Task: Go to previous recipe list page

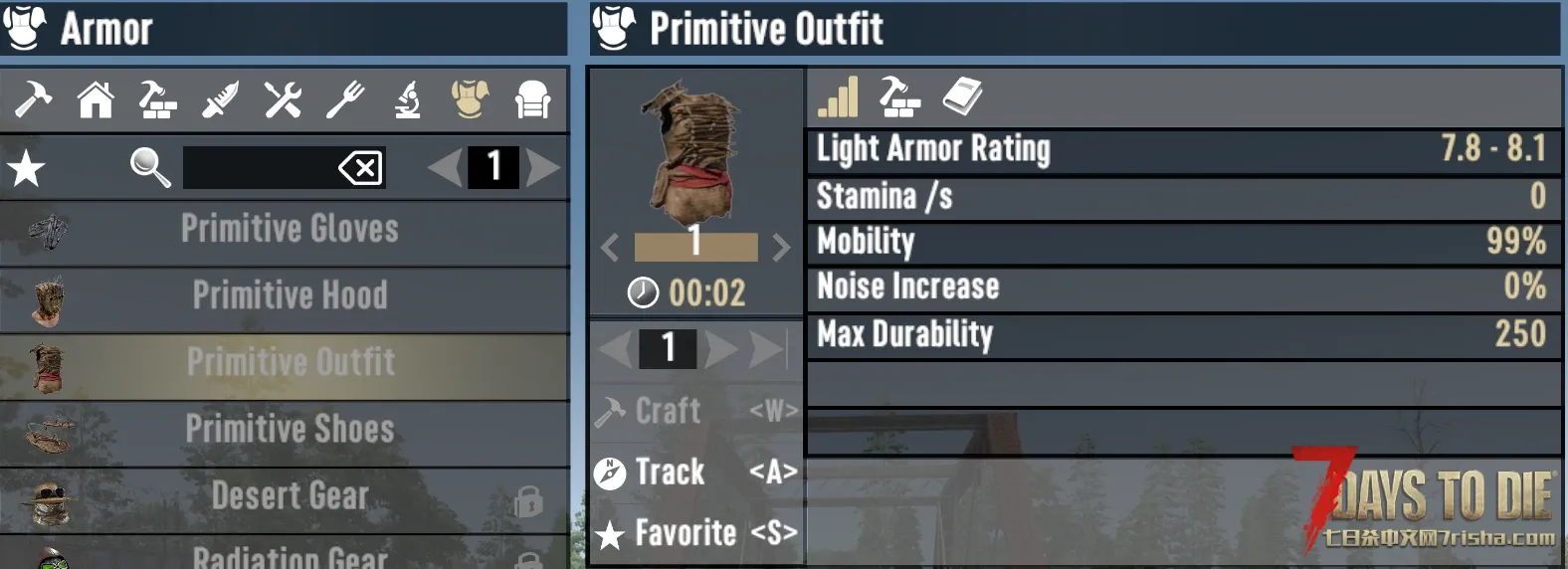Action: pos(444,168)
